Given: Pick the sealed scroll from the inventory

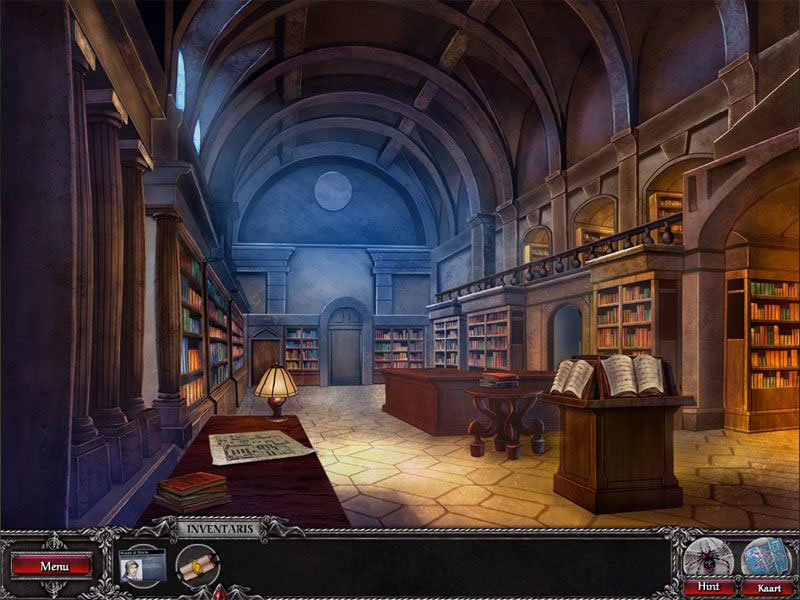Looking at the screenshot, I should pyautogui.click(x=196, y=565).
